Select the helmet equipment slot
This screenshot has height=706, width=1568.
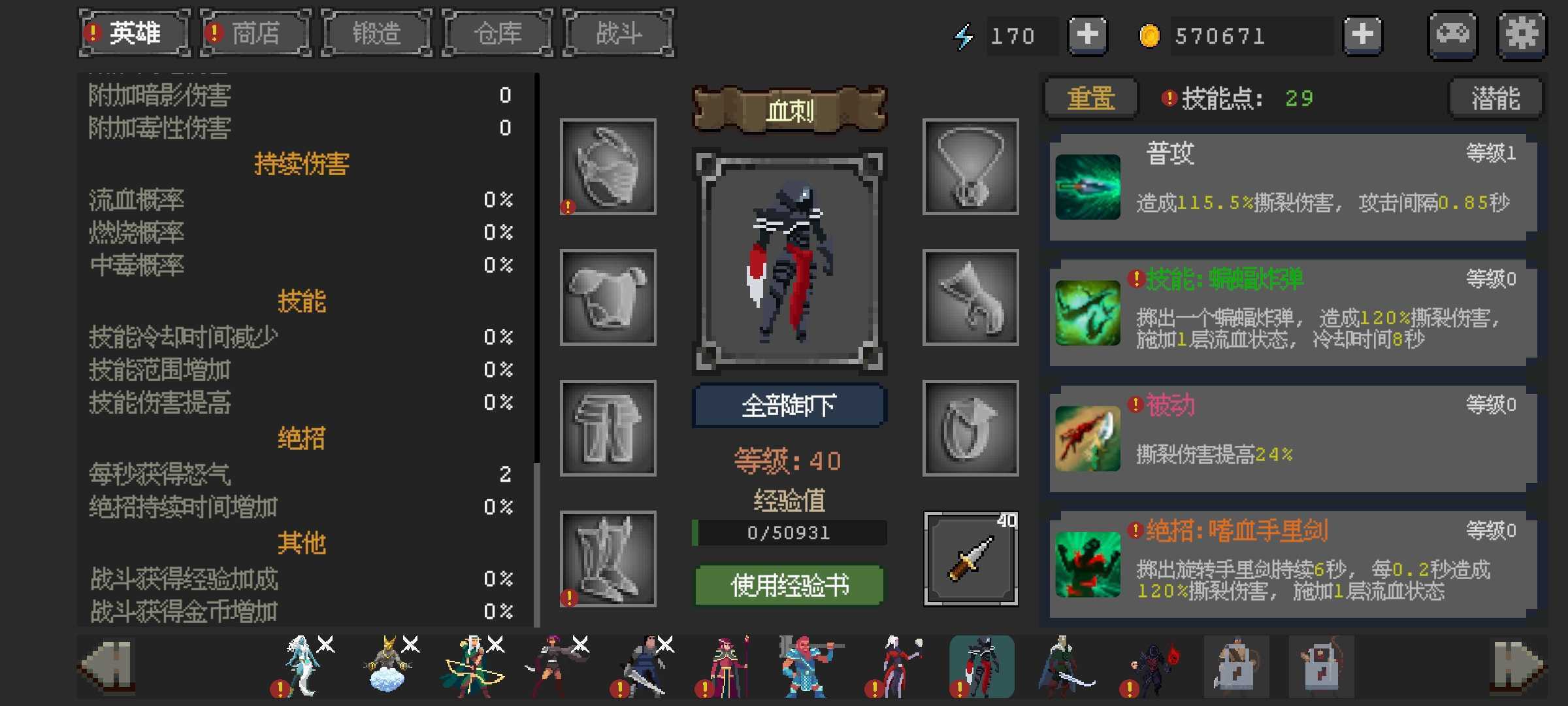608,167
